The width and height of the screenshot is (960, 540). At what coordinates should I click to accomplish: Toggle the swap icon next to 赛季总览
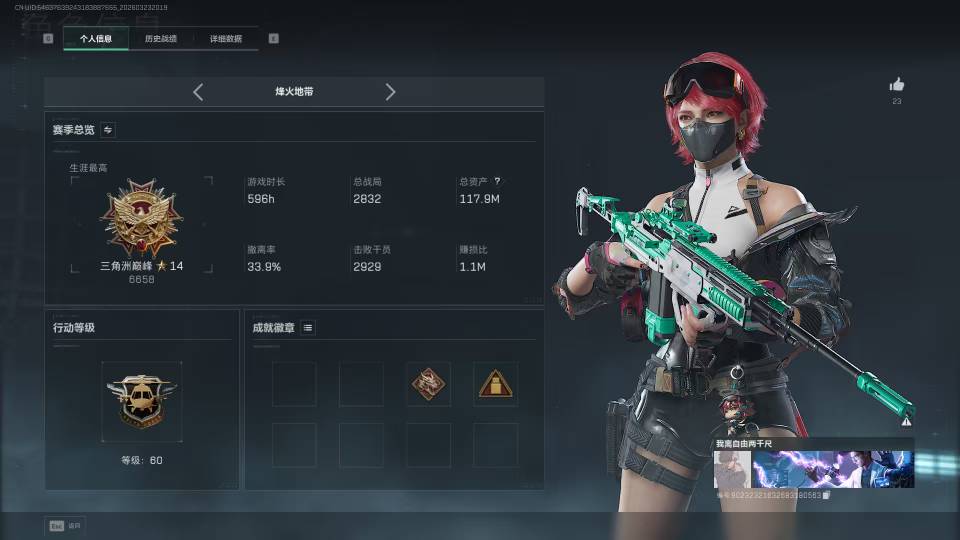108,130
